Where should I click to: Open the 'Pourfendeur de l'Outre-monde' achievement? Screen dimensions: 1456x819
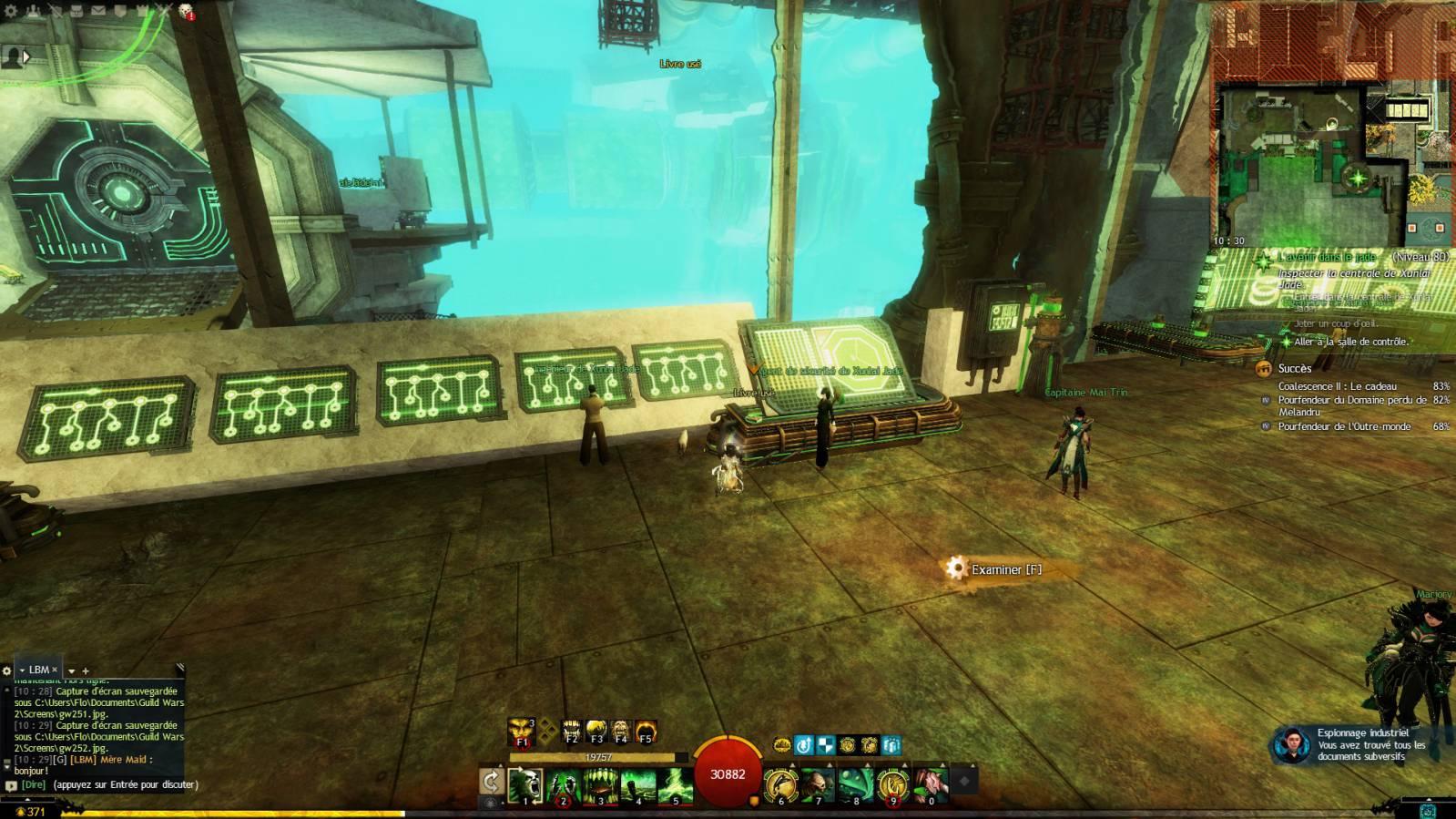tap(1344, 426)
